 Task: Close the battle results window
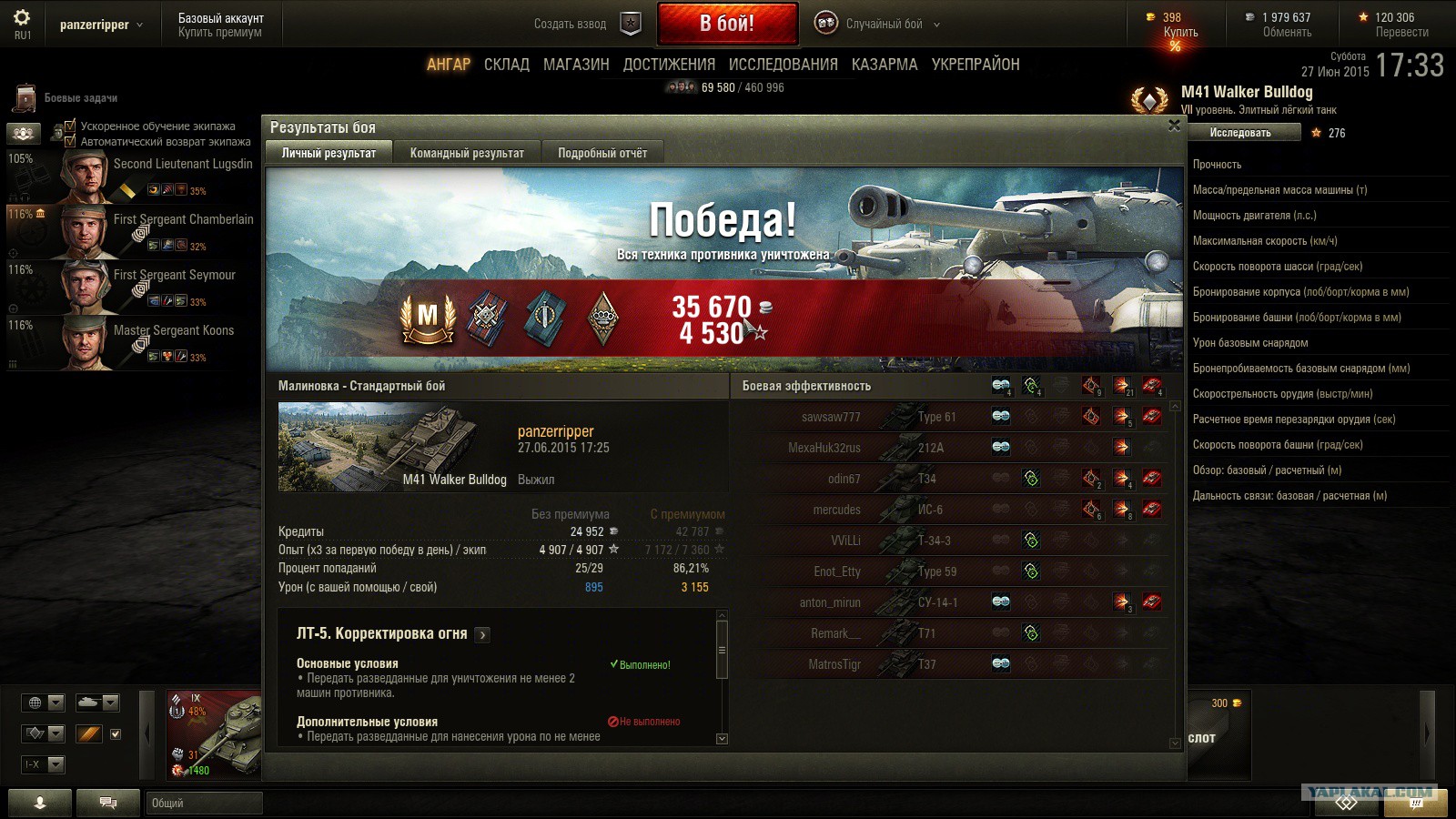(1174, 126)
